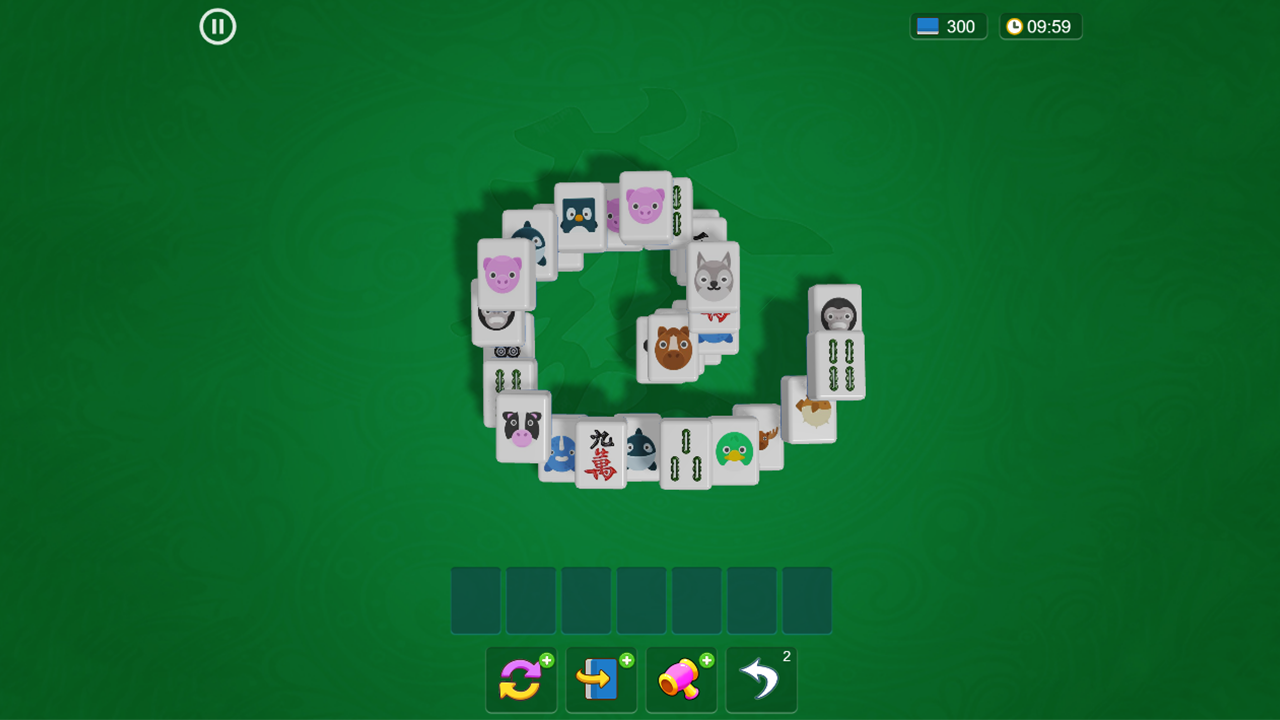Click the leftmost empty tile slot
The height and width of the screenshot is (720, 1280).
pyautogui.click(x=476, y=600)
